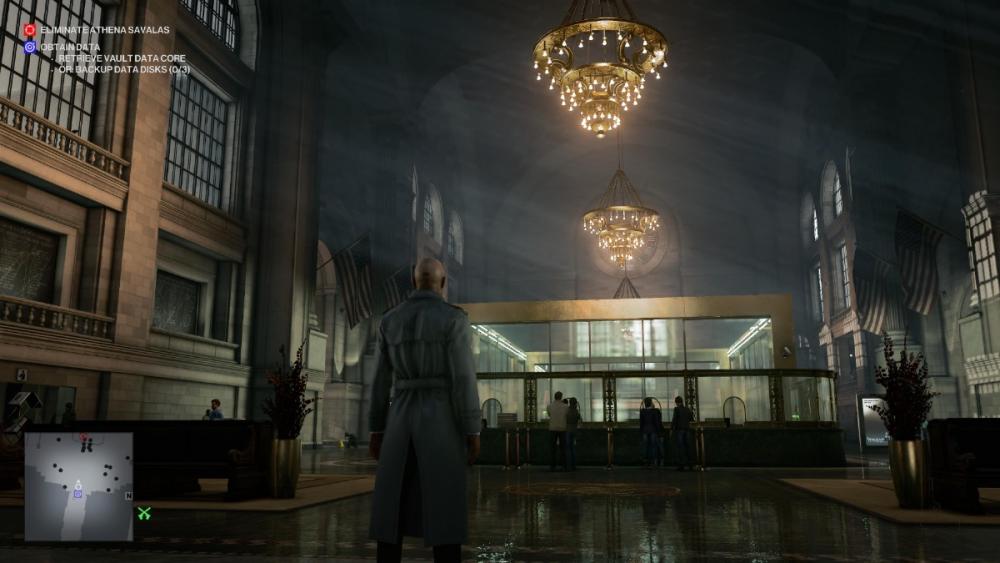Click the green crossed-pistols status icon
This screenshot has width=1000, height=563.
(144, 513)
